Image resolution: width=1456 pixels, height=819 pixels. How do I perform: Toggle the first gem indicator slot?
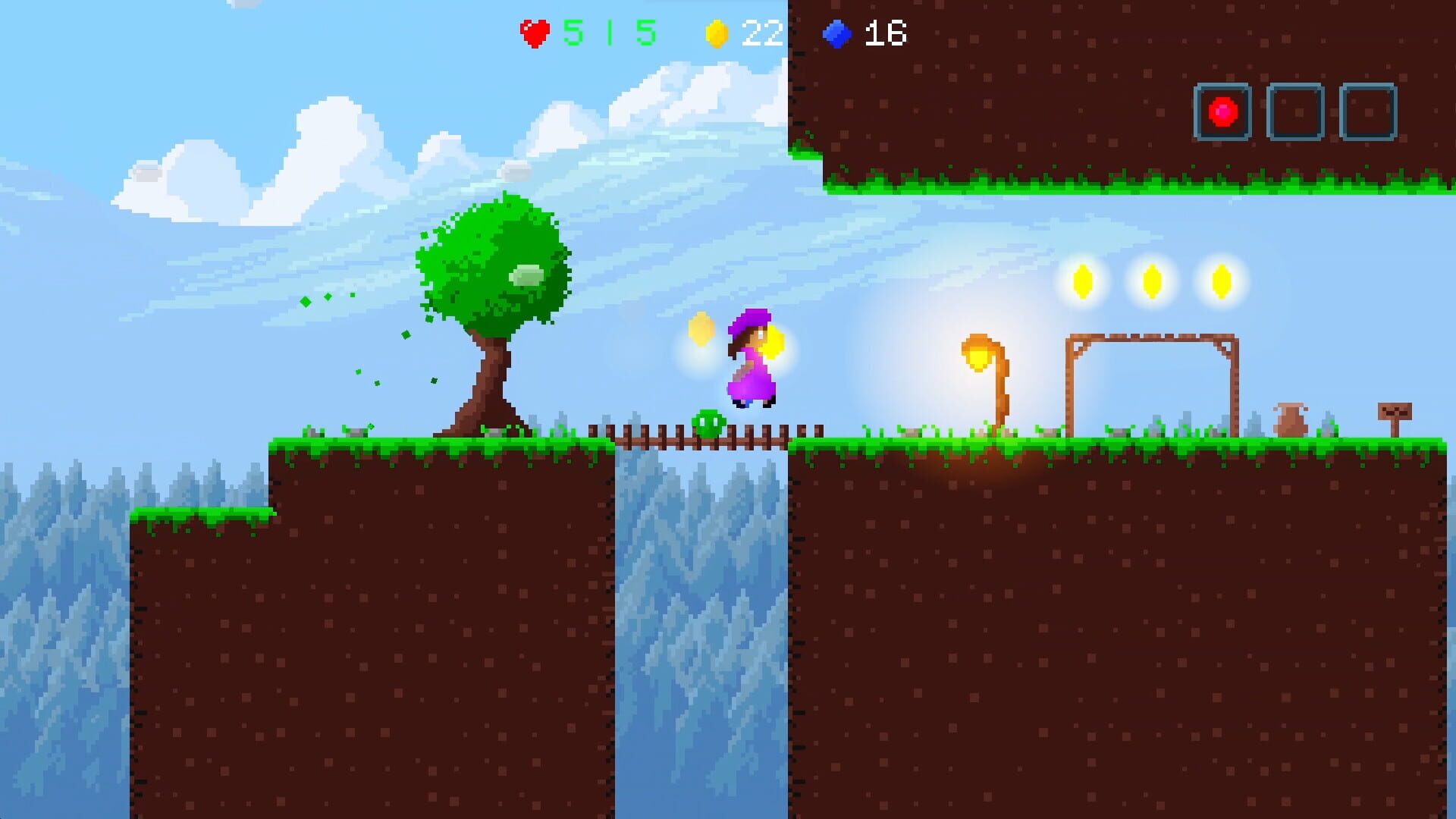tap(1222, 112)
